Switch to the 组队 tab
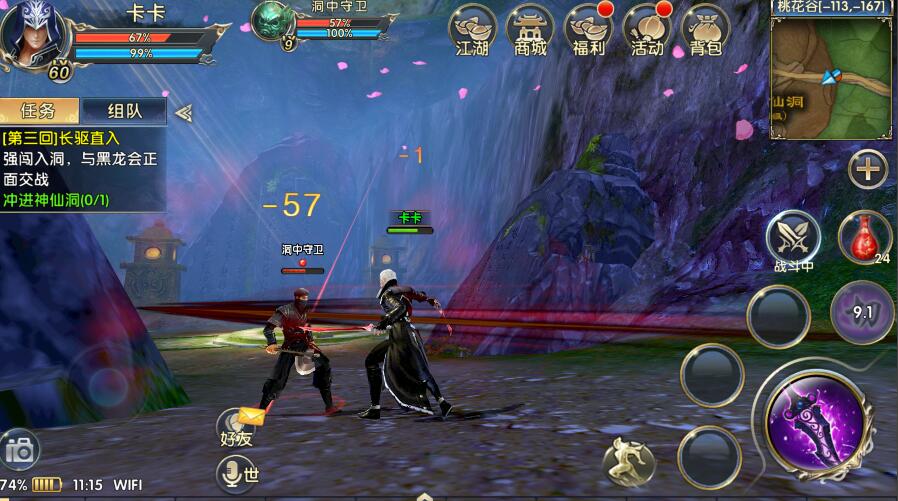This screenshot has height=501, width=898. 124,111
